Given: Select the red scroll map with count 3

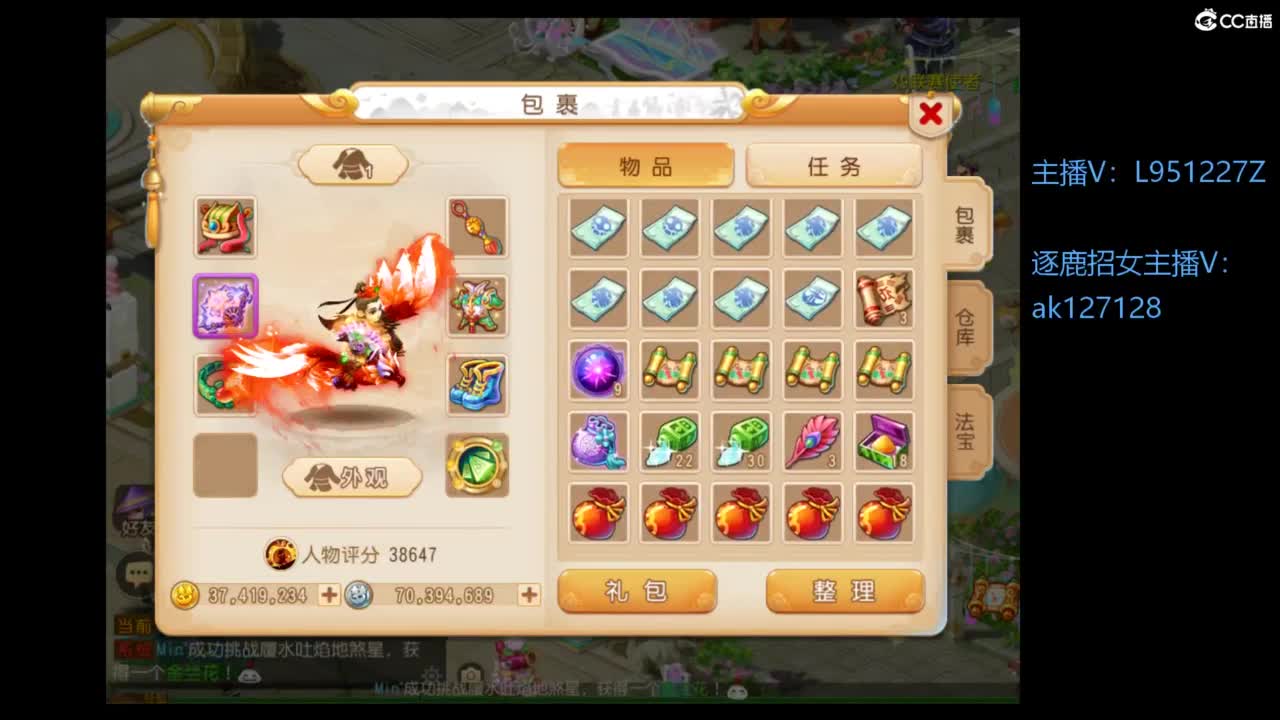Looking at the screenshot, I should click(x=884, y=298).
